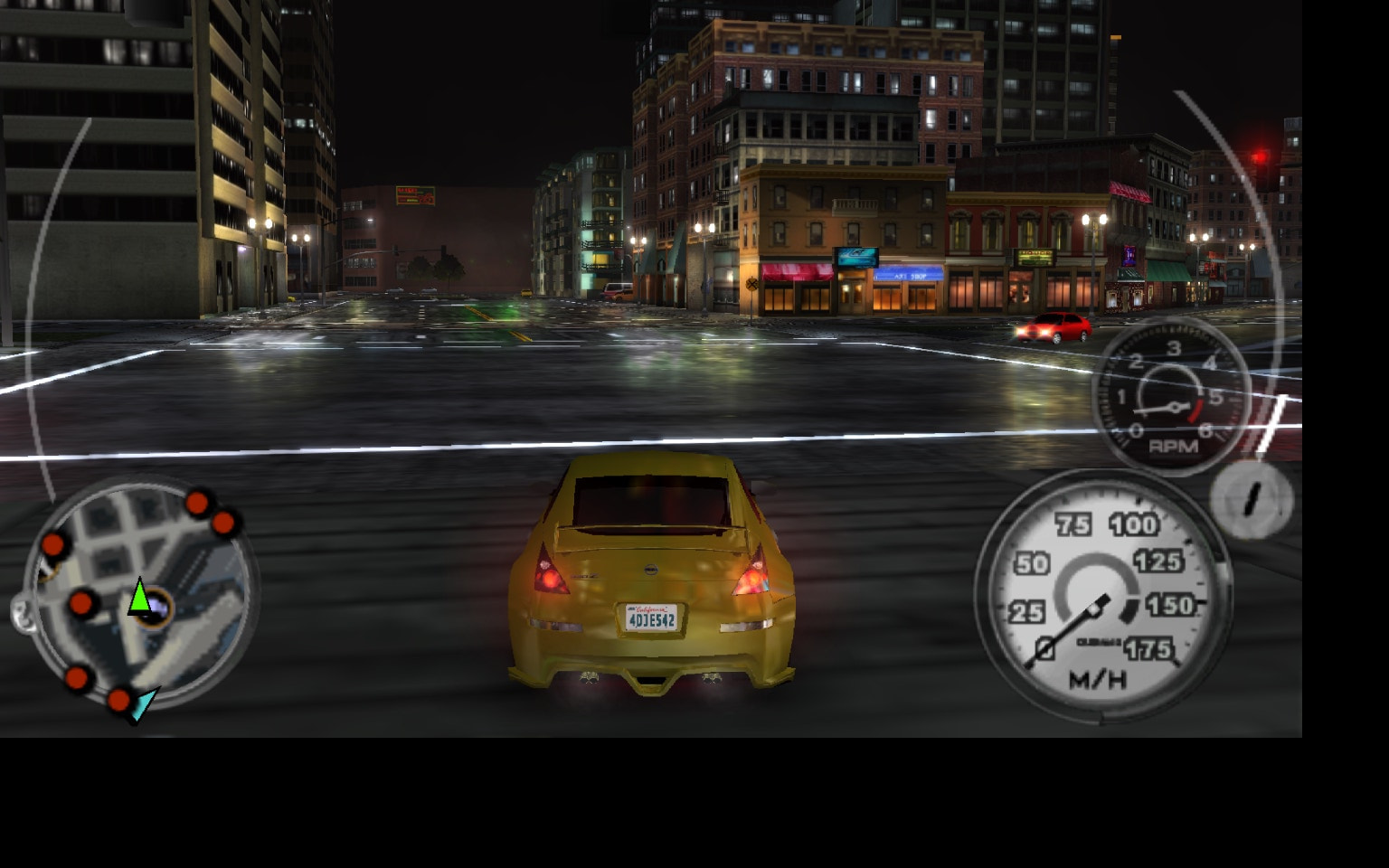Click the green player arrow on the minimap
The height and width of the screenshot is (868, 1389).
coord(140,599)
